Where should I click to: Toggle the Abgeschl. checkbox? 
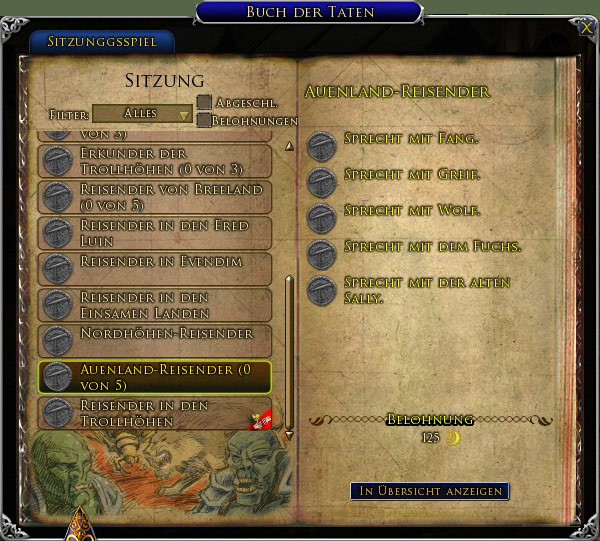pos(204,102)
